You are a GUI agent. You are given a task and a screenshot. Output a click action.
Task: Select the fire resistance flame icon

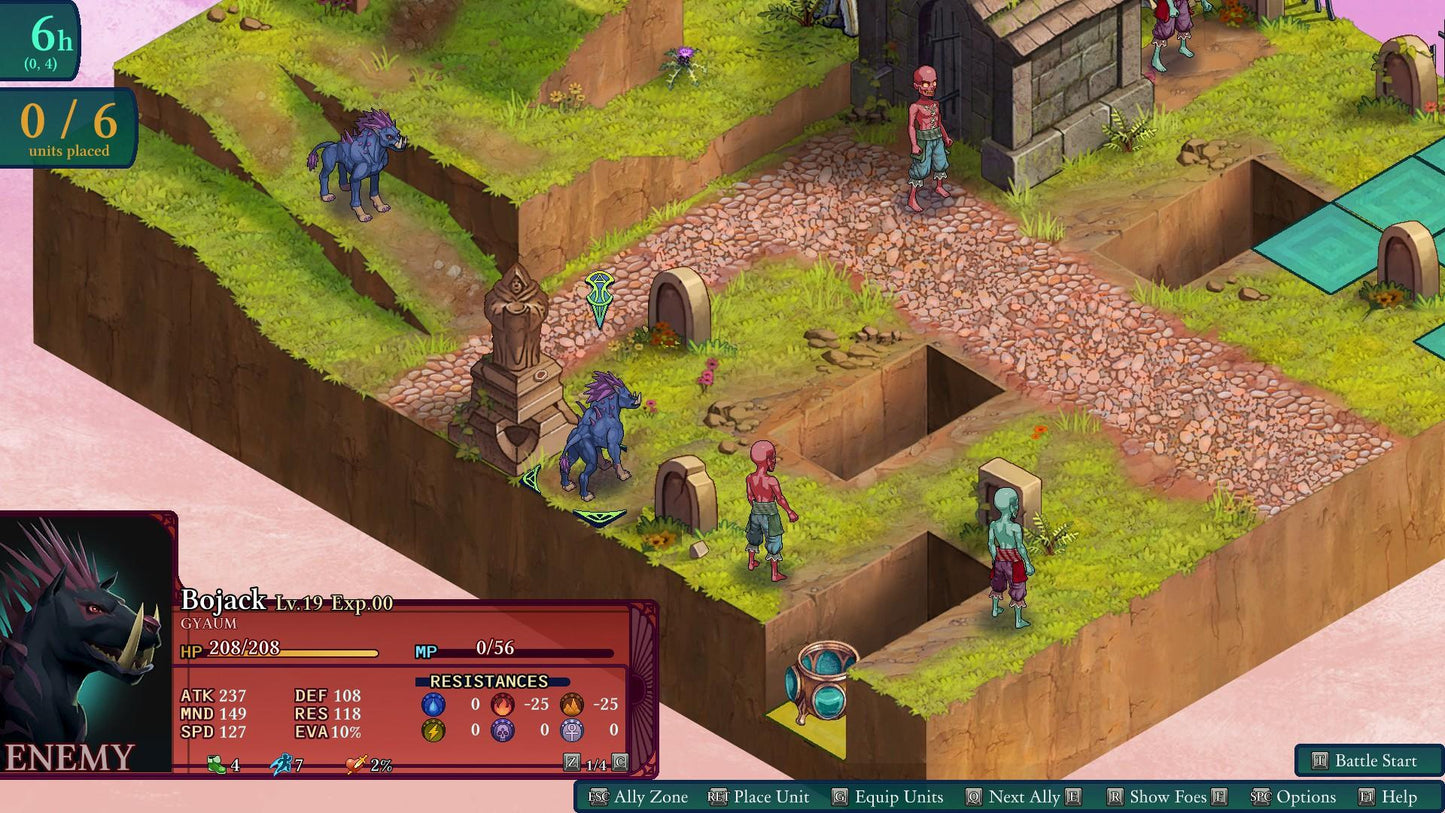pyautogui.click(x=502, y=704)
